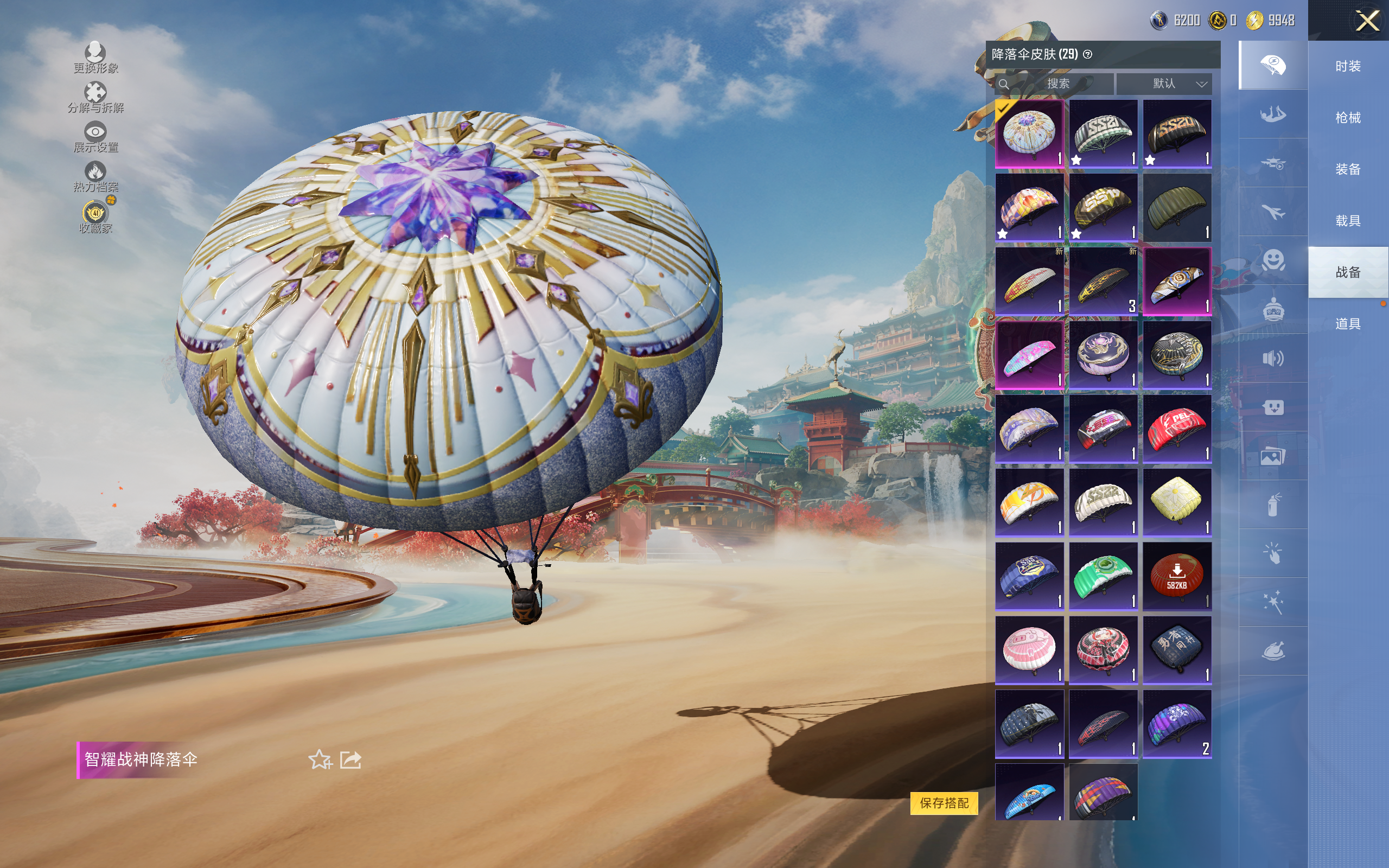Image resolution: width=1389 pixels, height=868 pixels.
Task: Go to the 载具 vehicles tab
Action: click(x=1348, y=221)
